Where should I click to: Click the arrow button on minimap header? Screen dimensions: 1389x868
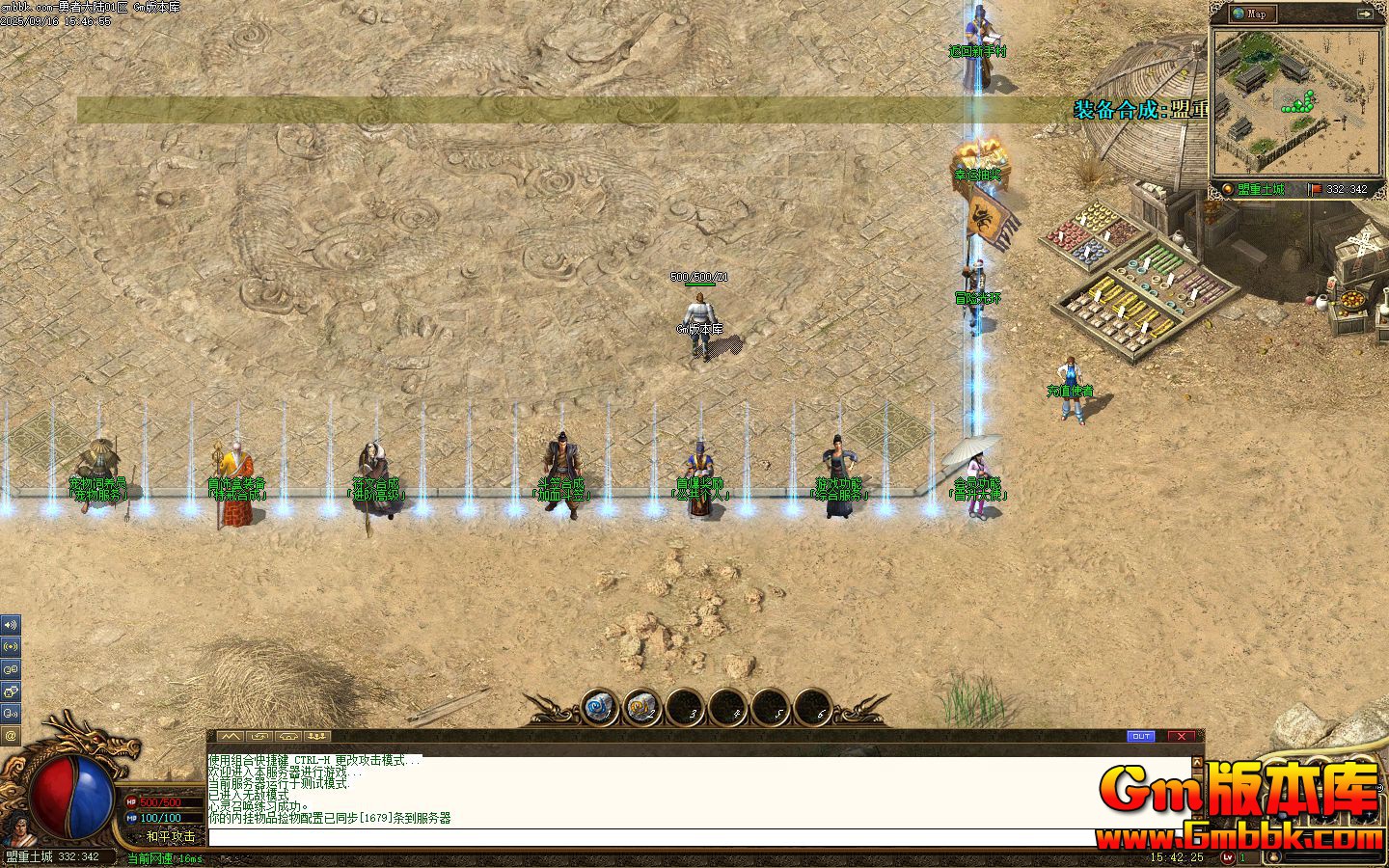click(1365, 14)
